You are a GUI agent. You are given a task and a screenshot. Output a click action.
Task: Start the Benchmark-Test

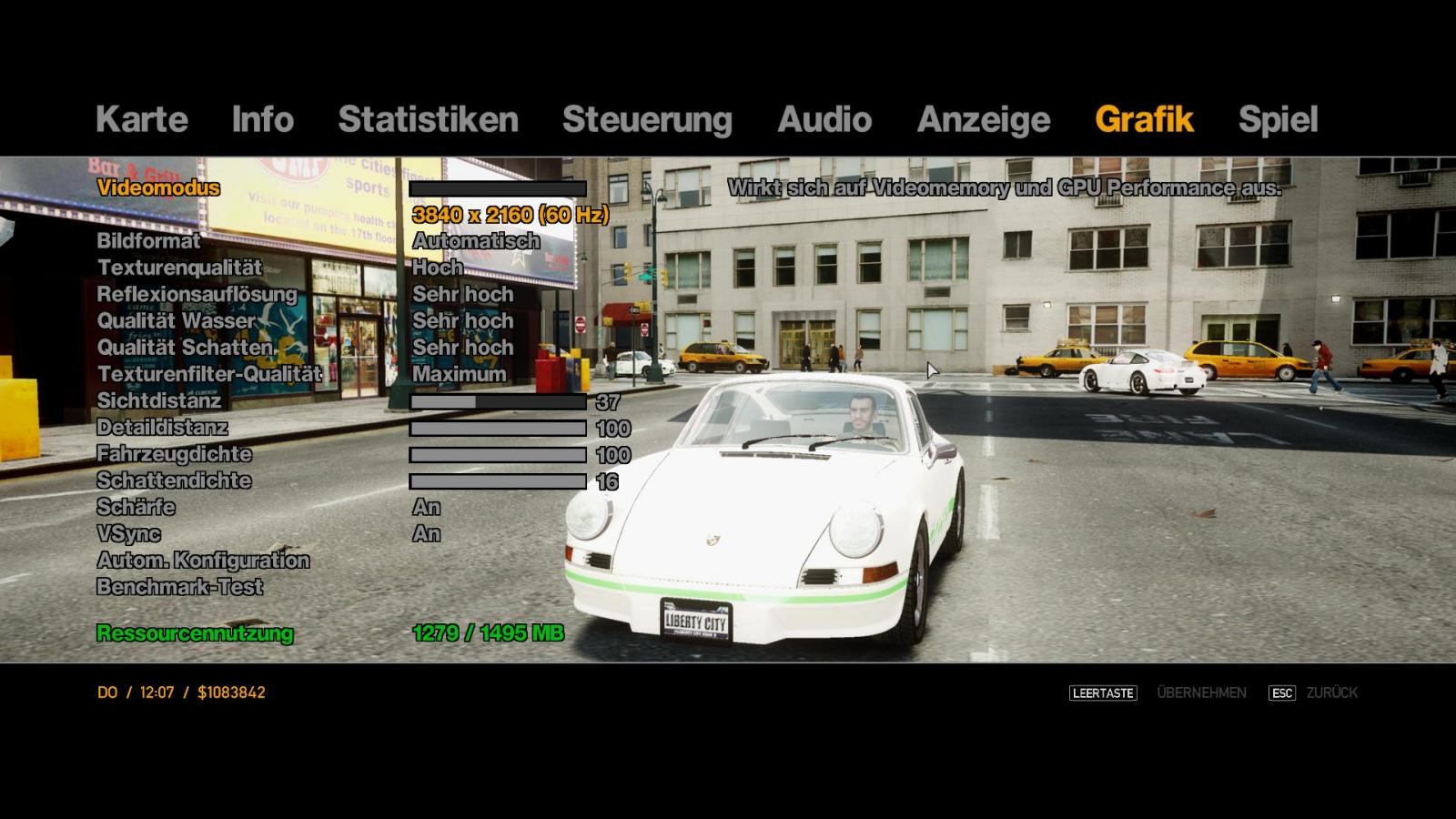point(179,587)
